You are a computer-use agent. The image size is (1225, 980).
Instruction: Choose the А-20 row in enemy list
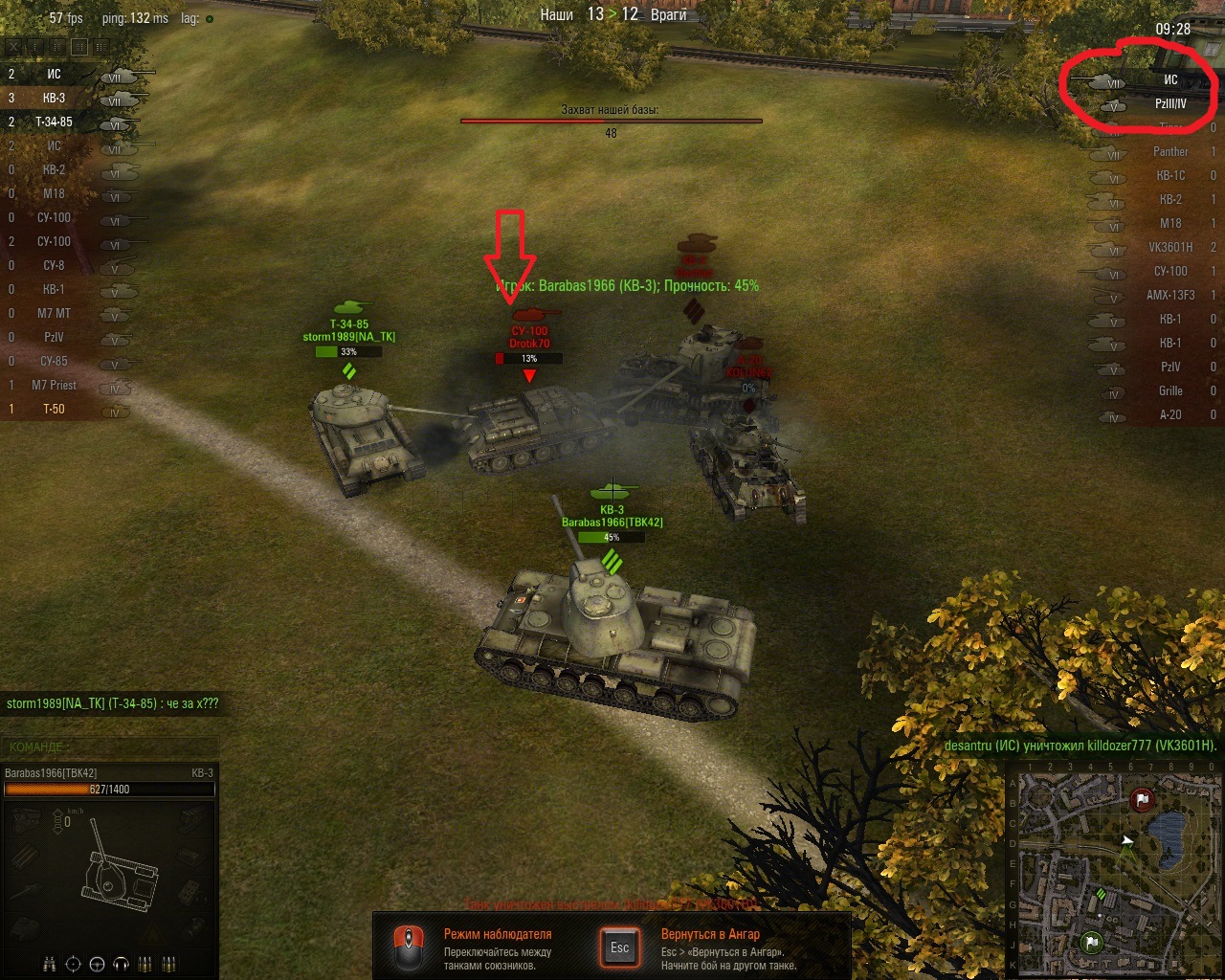[x=1169, y=414]
